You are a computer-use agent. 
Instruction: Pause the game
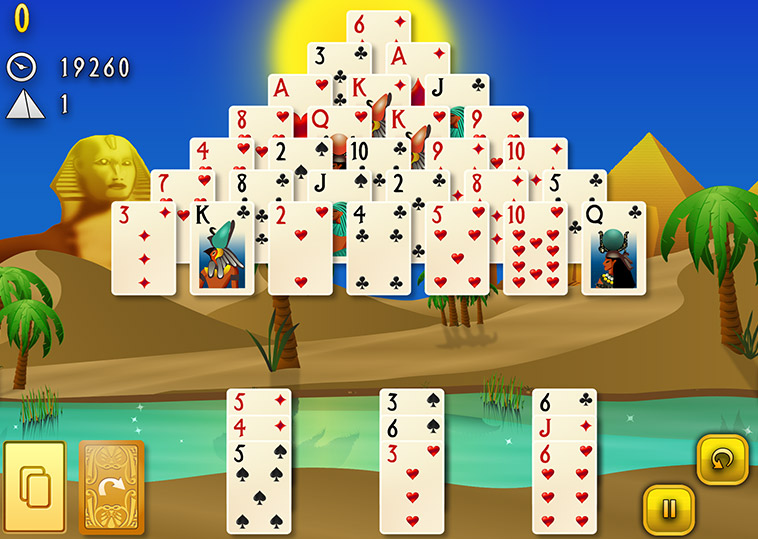pyautogui.click(x=668, y=509)
